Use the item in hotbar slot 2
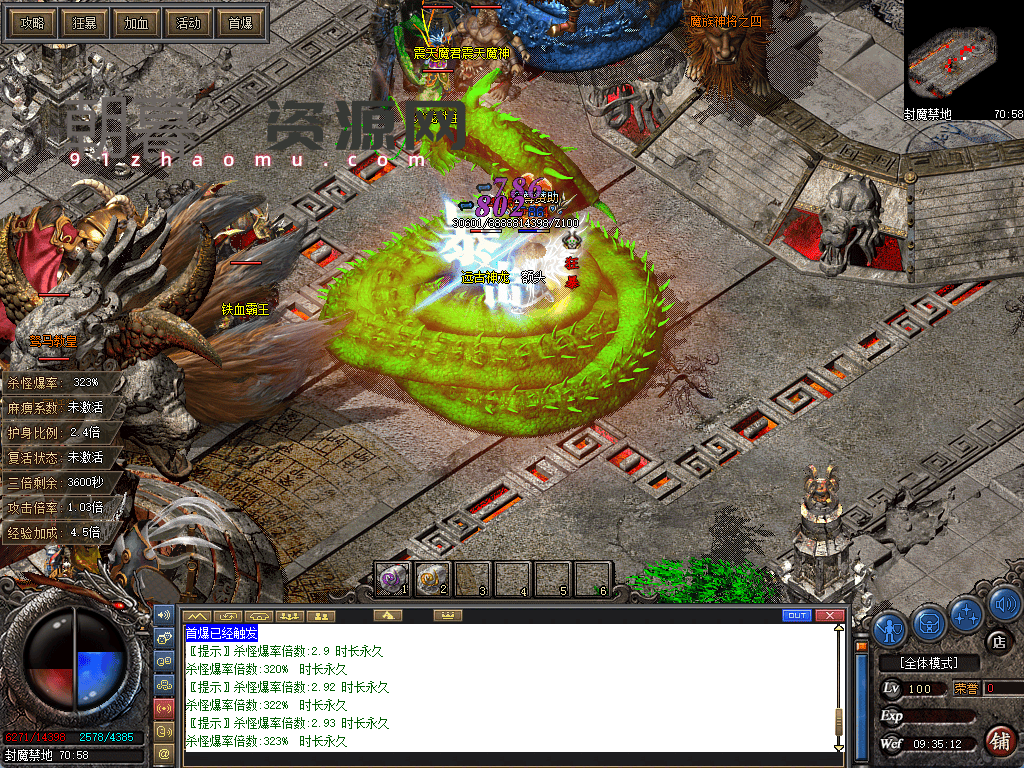Screen dimensions: 1024x768 pos(433,579)
